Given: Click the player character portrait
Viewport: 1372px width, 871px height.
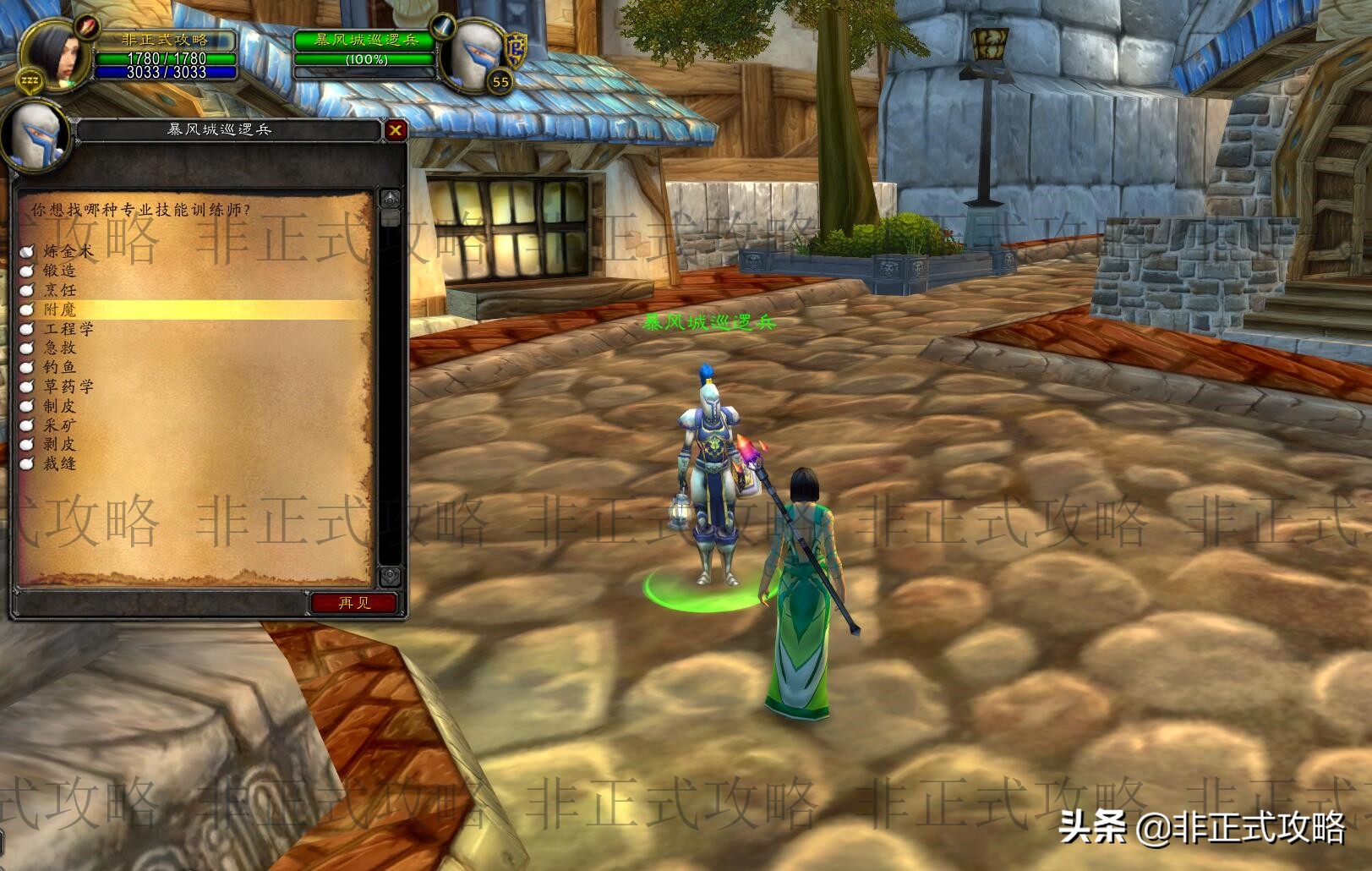Looking at the screenshot, I should (x=55, y=51).
